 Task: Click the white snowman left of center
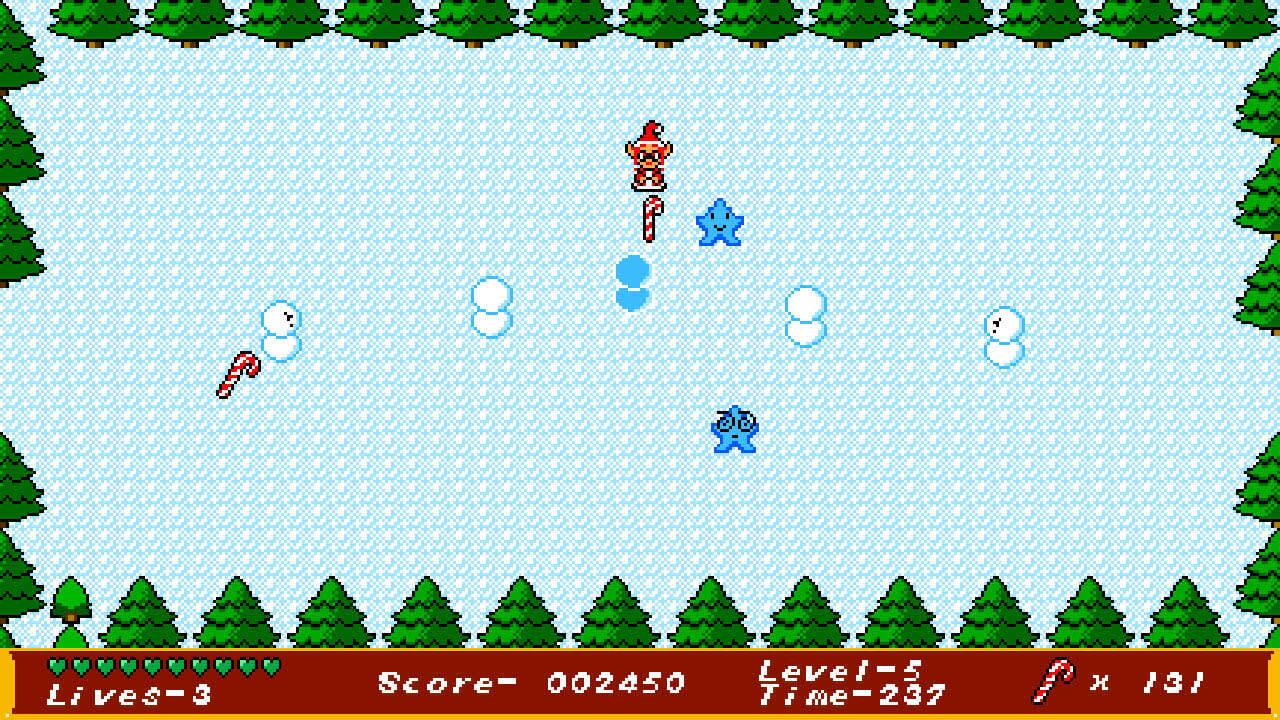click(x=490, y=306)
